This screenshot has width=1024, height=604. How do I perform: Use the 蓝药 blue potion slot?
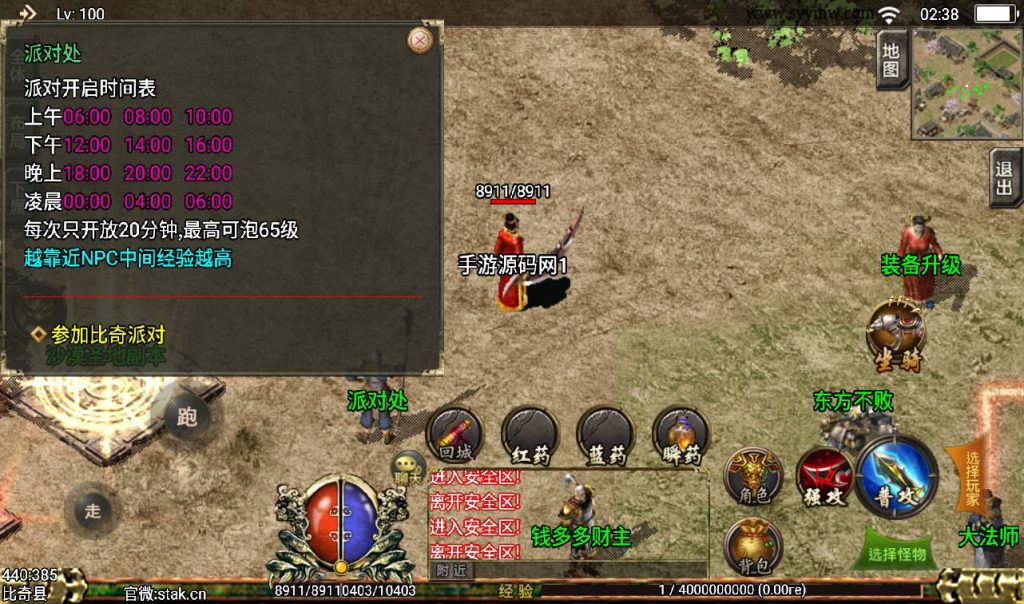point(605,435)
